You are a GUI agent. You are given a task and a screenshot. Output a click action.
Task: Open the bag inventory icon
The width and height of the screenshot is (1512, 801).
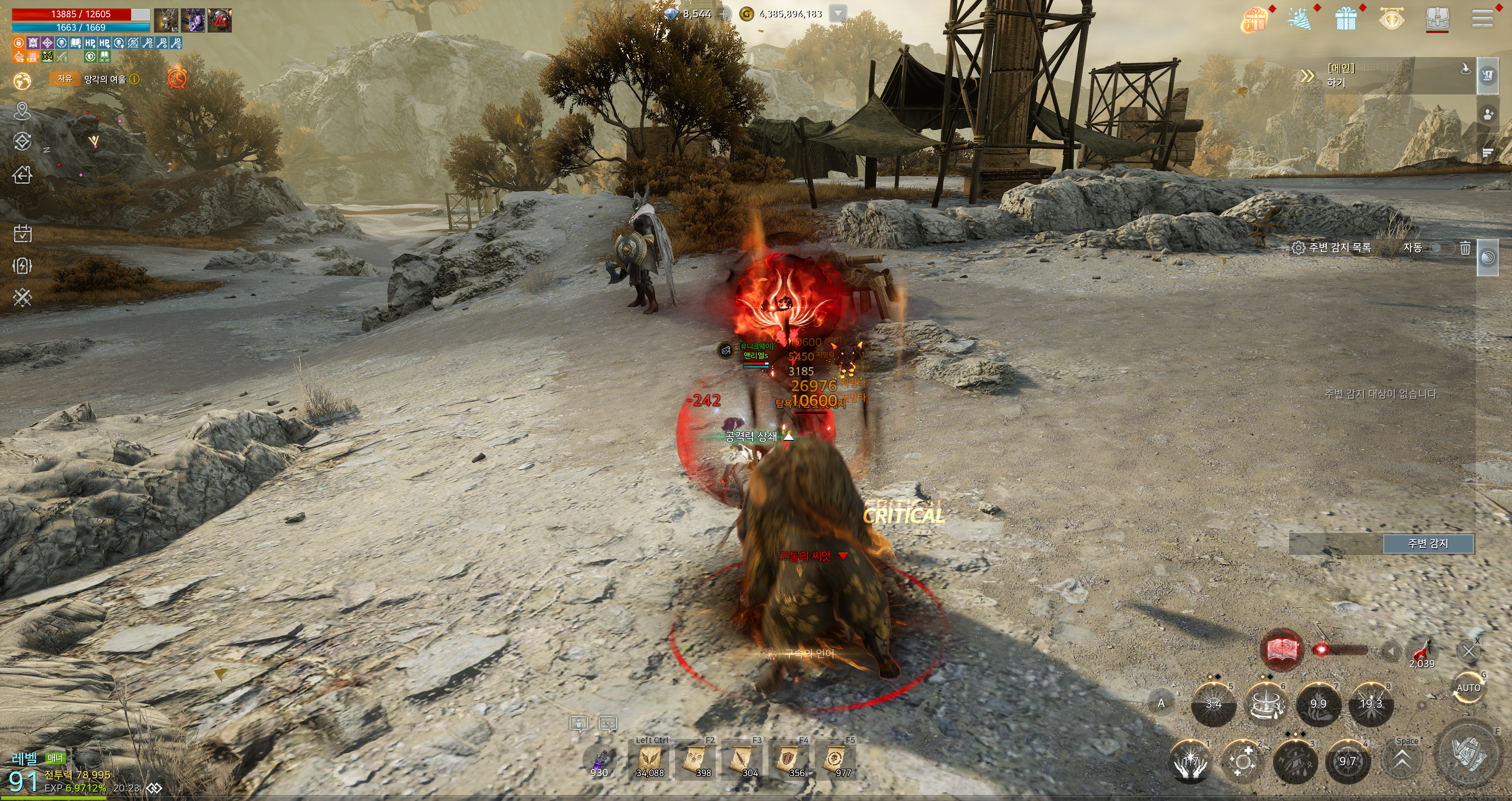tap(1437, 18)
